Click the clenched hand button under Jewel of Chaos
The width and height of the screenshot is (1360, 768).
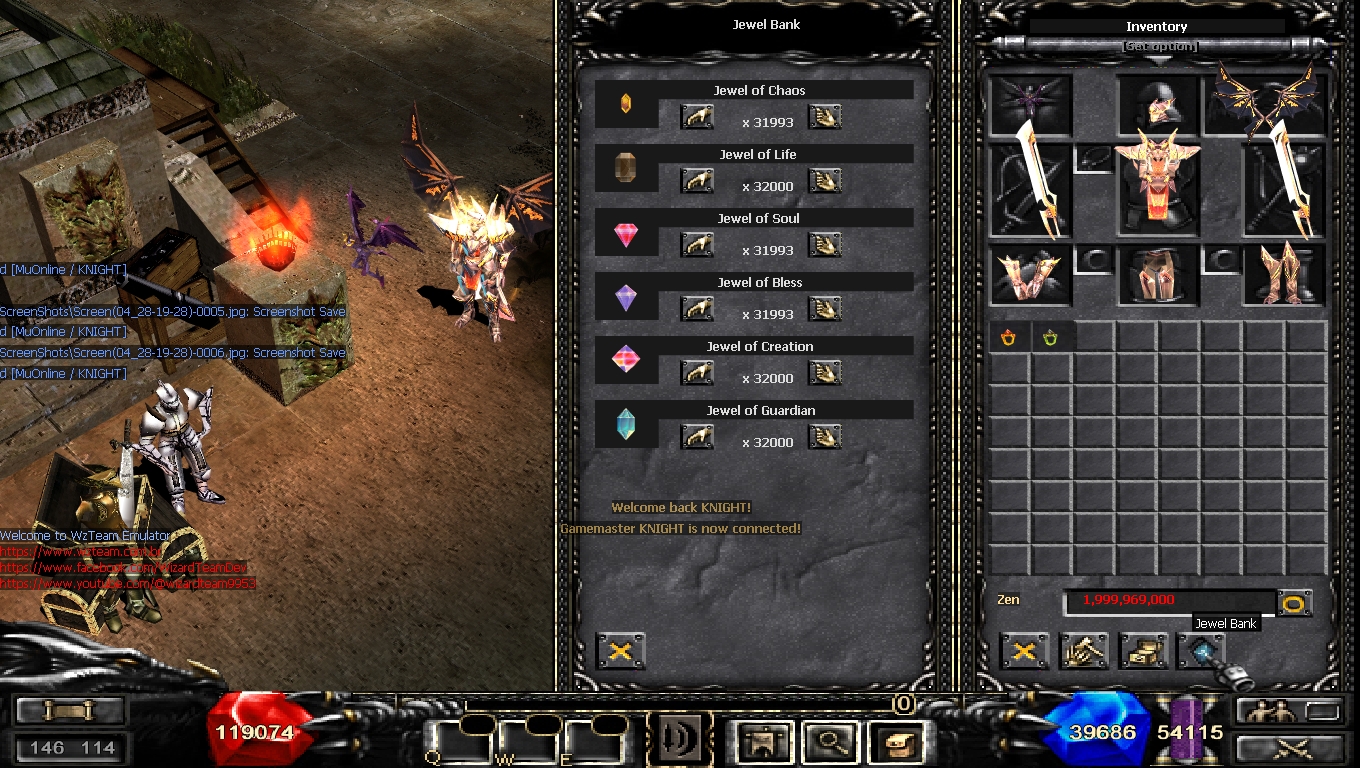pyautogui.click(x=697, y=117)
